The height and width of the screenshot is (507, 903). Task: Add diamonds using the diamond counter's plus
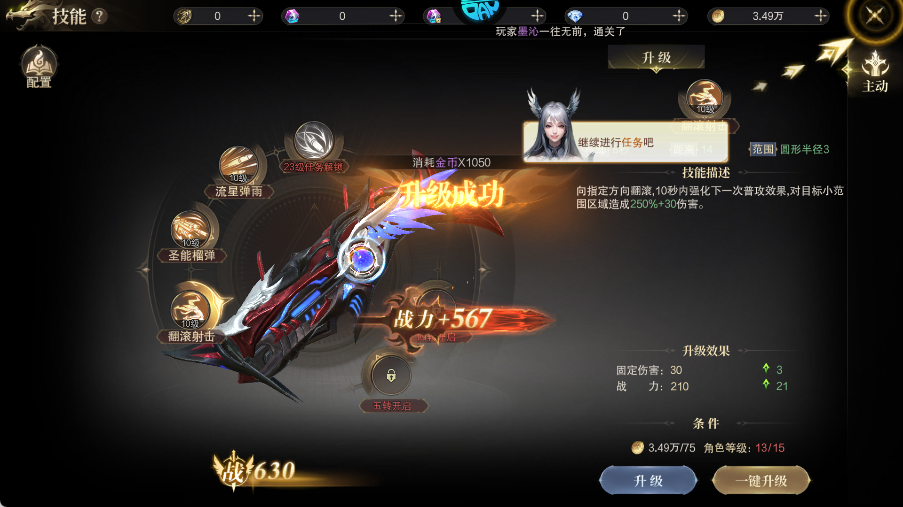pos(678,16)
